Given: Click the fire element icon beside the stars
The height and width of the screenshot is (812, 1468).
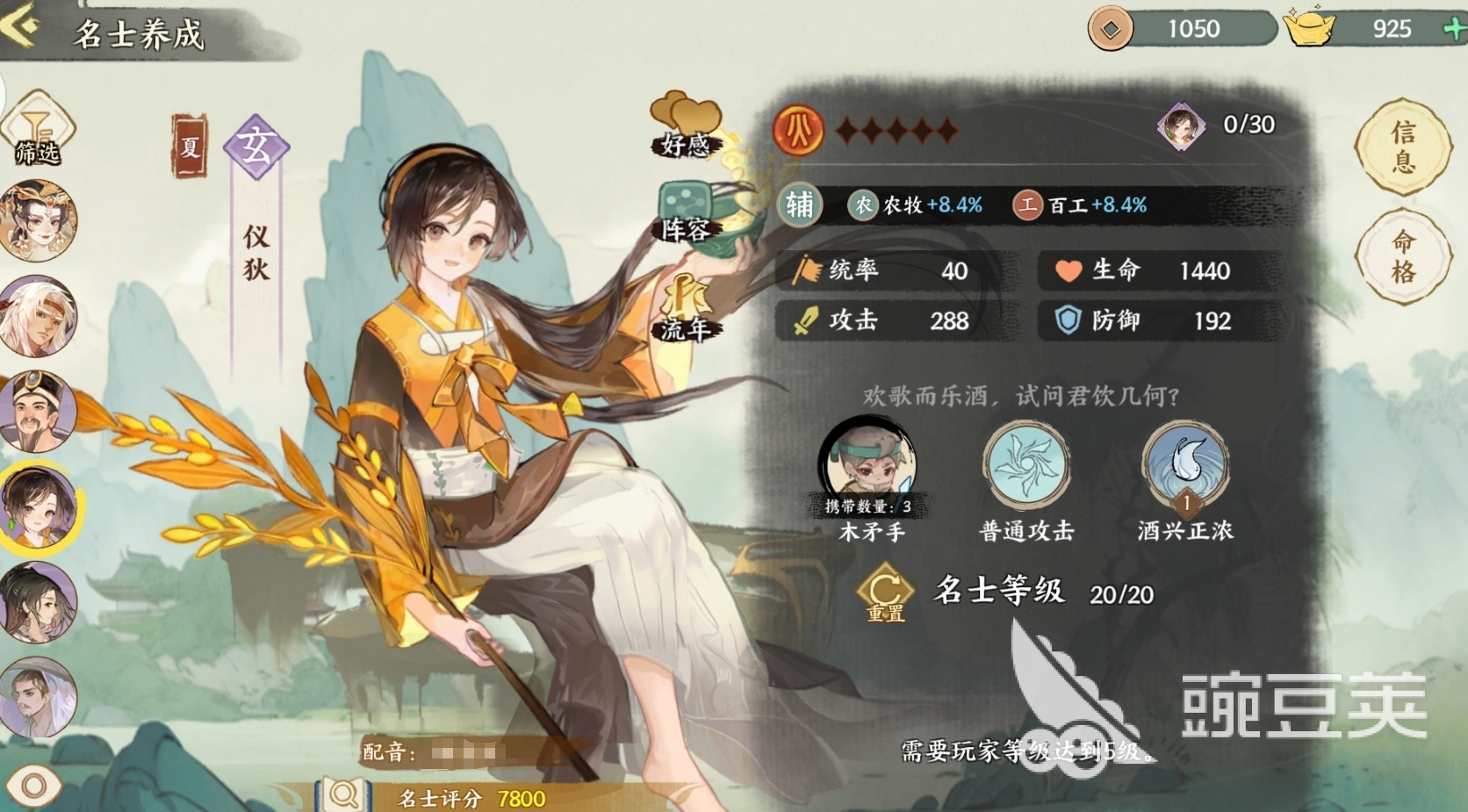Looking at the screenshot, I should click(797, 130).
